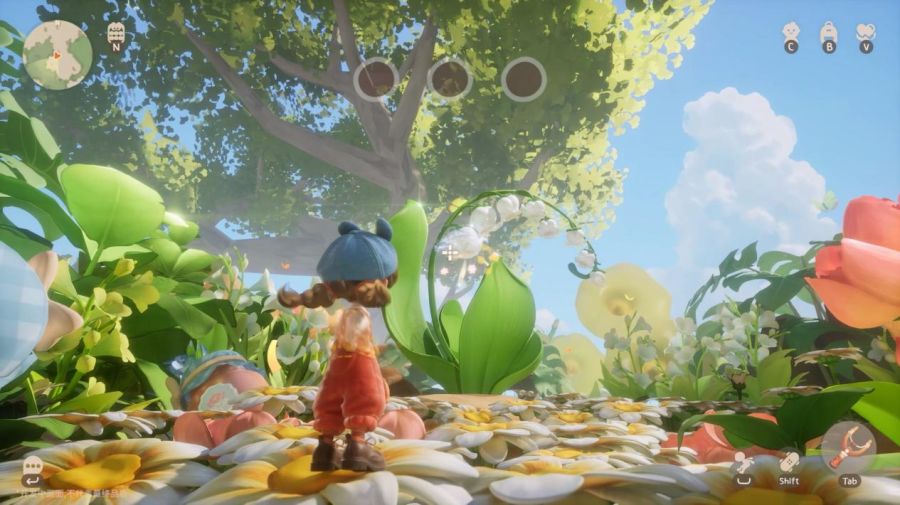Open the chat speech bubble icon
This screenshot has height=505, width=900.
pos(32,466)
